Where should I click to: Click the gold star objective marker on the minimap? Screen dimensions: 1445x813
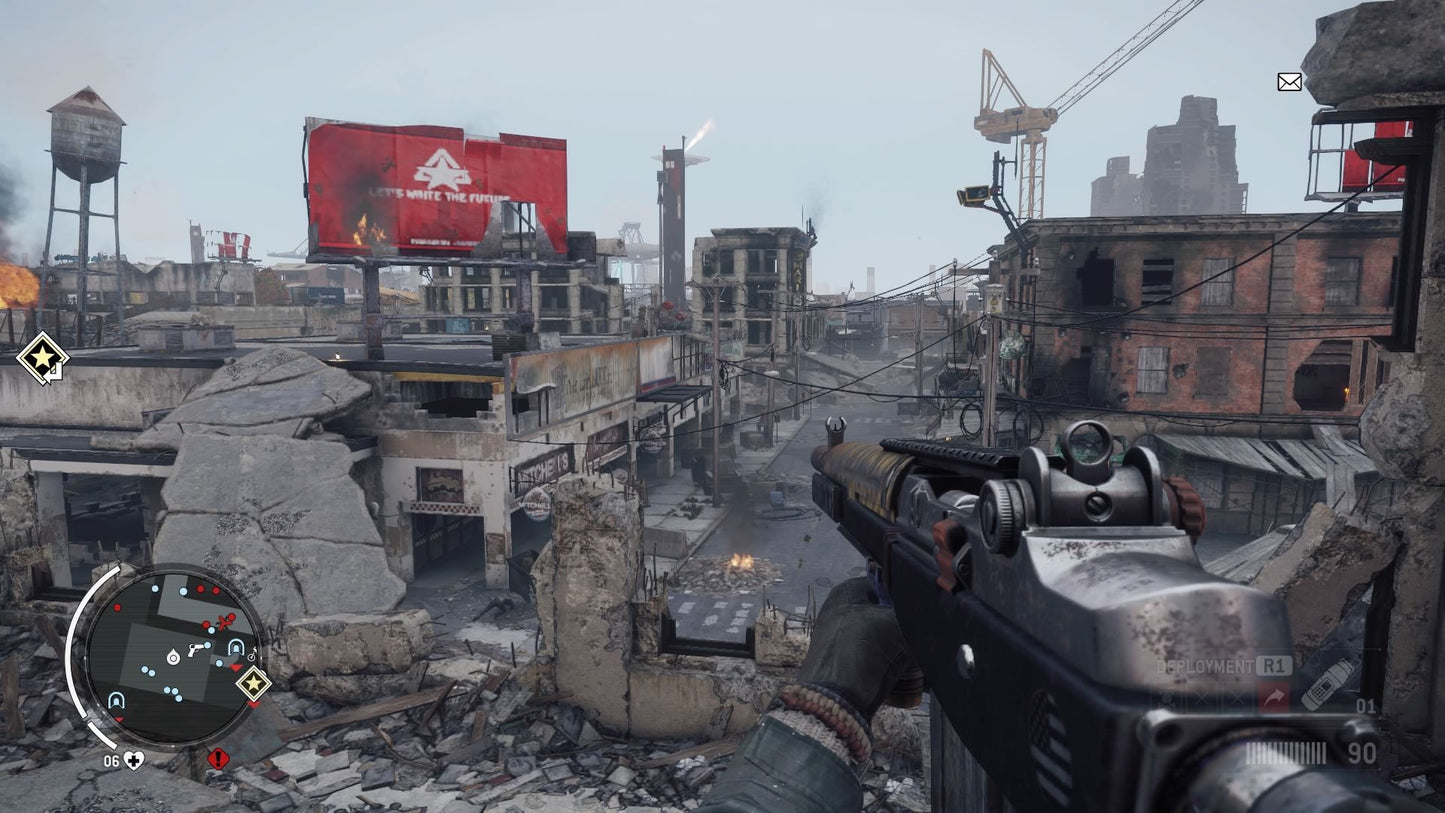tap(255, 683)
